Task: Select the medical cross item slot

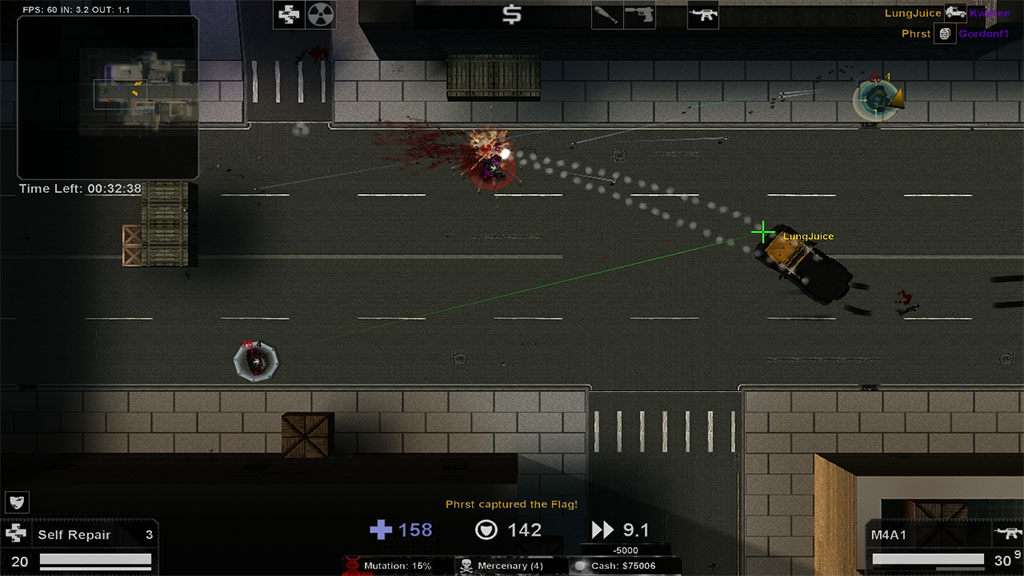Action: pyautogui.click(x=289, y=15)
